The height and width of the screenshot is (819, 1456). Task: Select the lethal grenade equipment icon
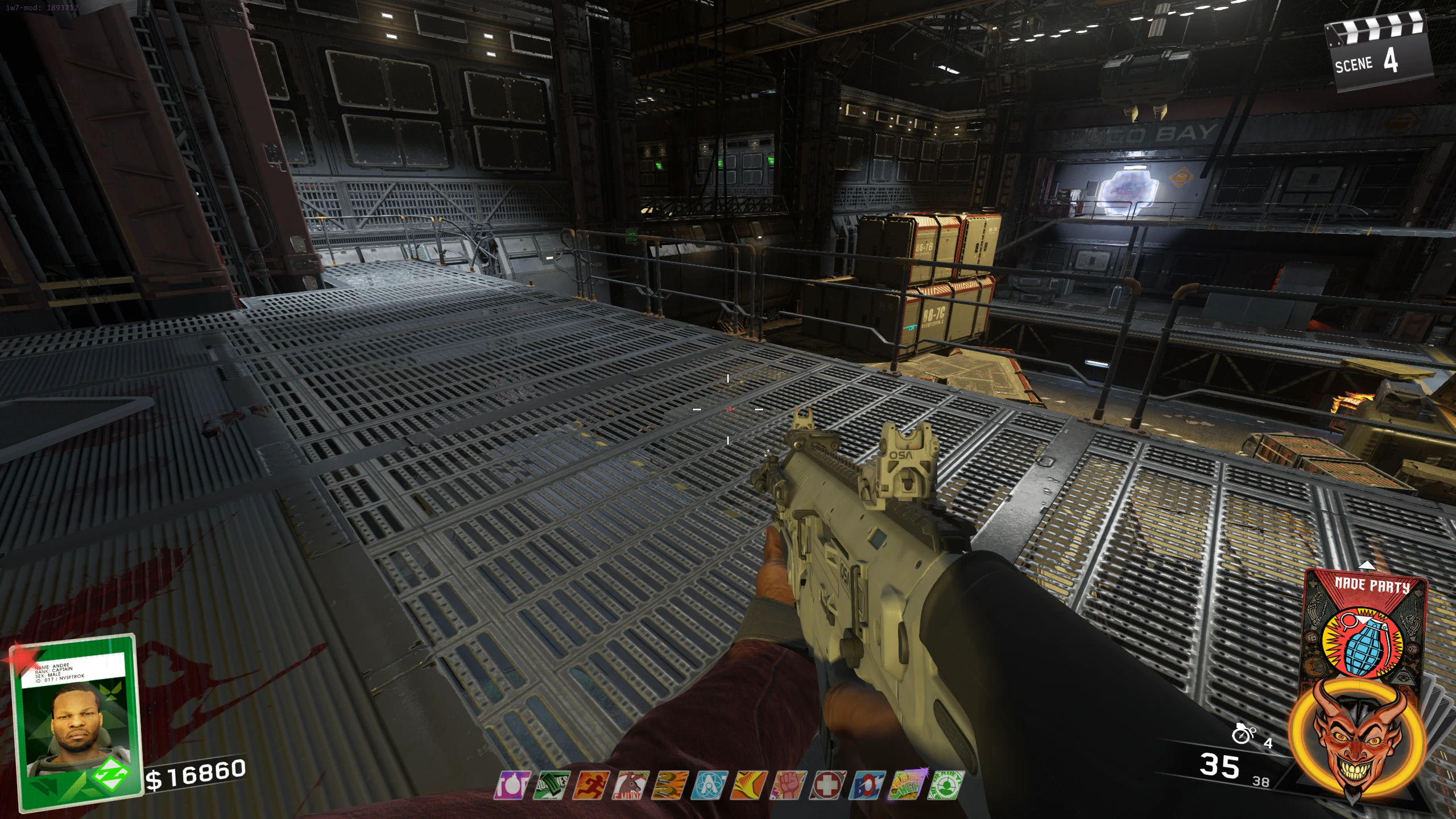1243,735
